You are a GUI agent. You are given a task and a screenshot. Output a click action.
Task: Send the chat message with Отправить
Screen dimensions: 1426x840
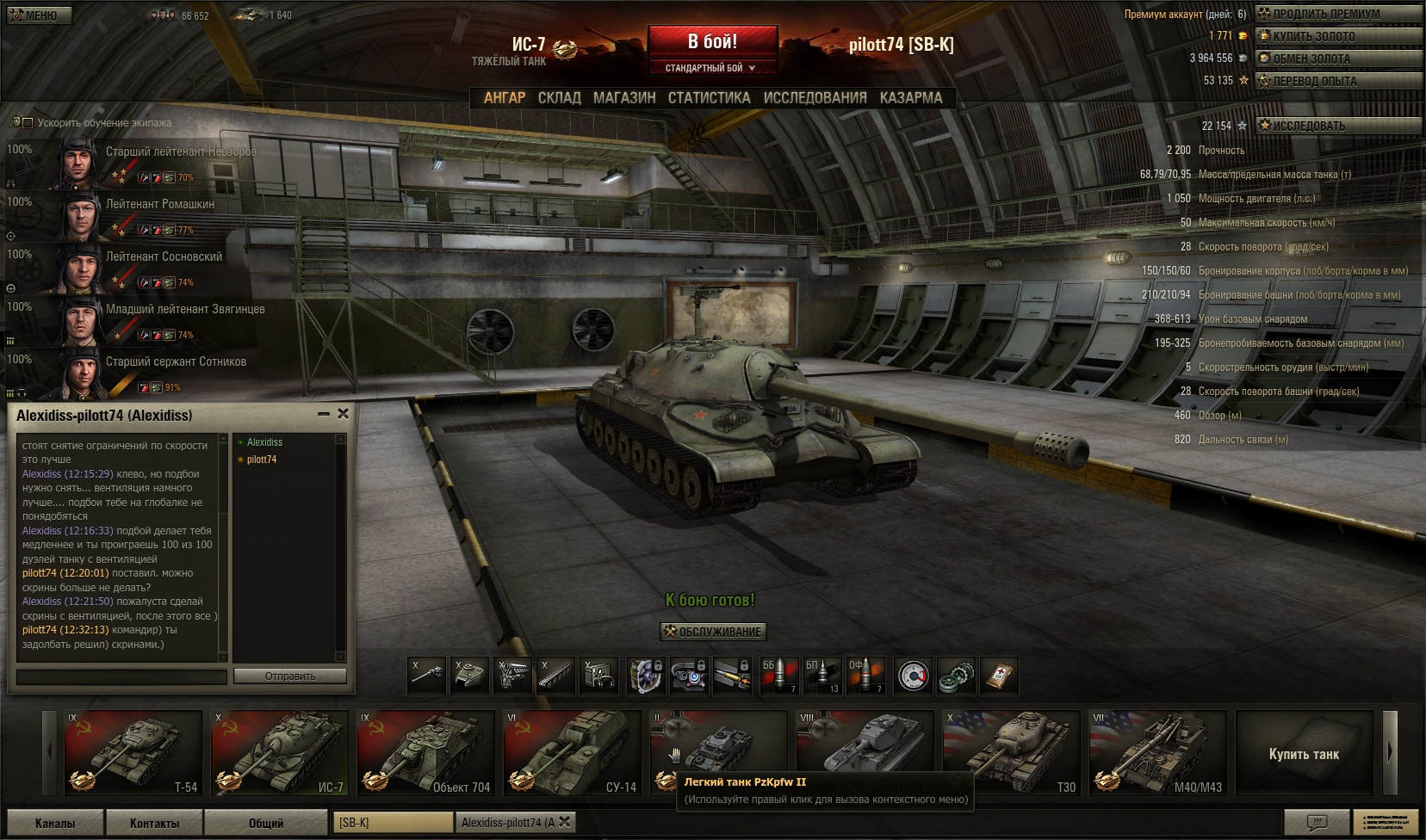289,676
